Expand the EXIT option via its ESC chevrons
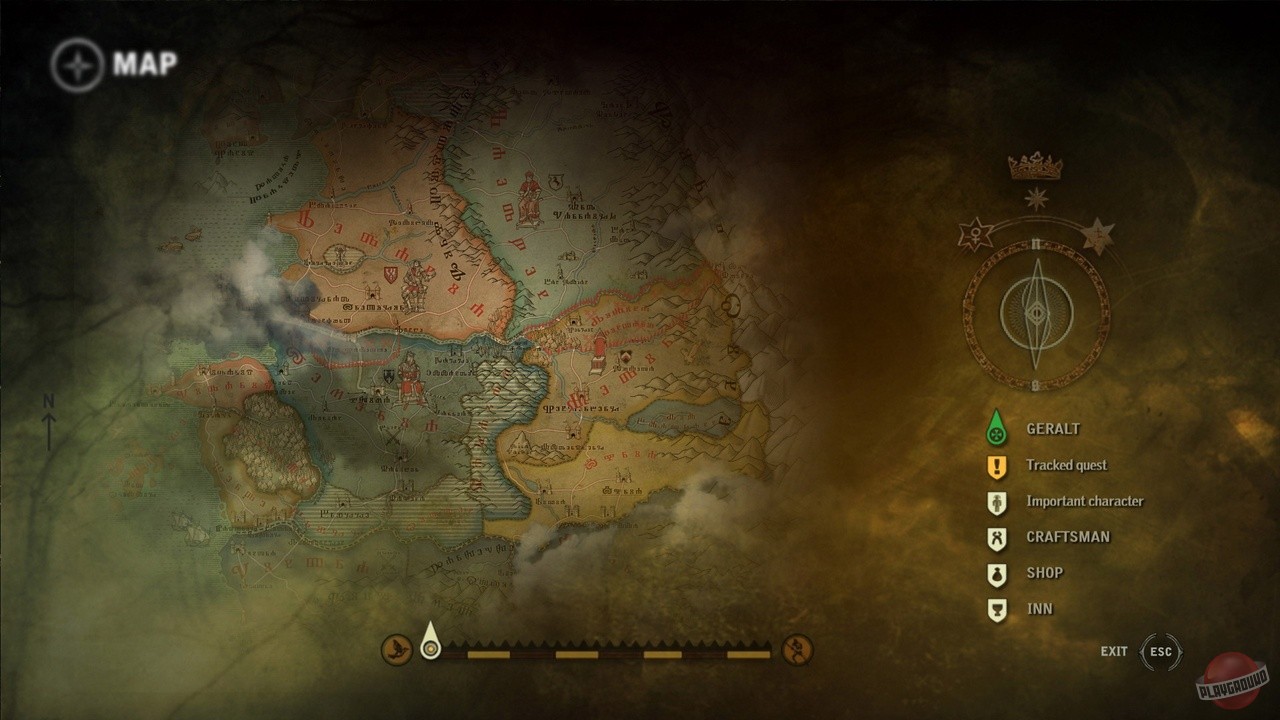Image resolution: width=1280 pixels, height=720 pixels. (1163, 651)
